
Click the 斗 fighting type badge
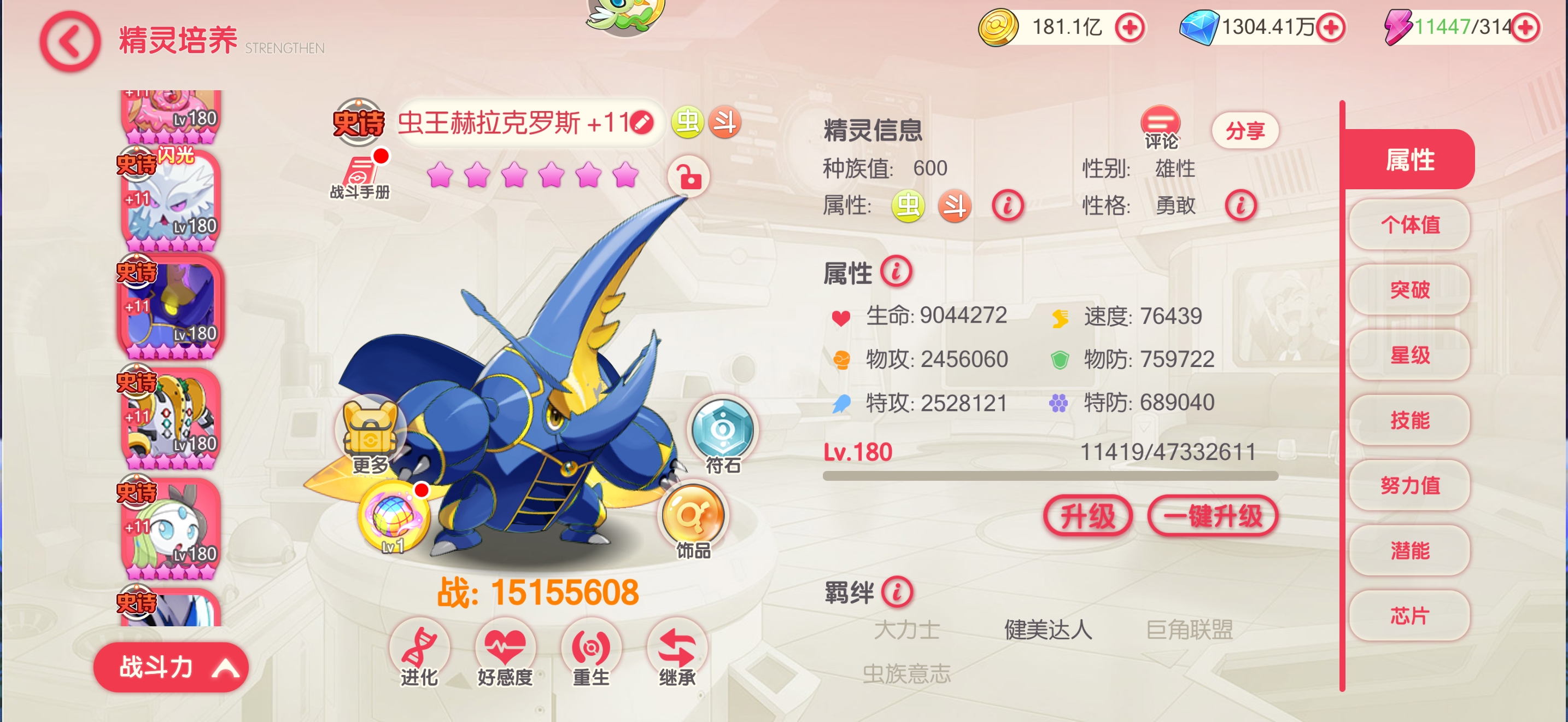[x=726, y=123]
